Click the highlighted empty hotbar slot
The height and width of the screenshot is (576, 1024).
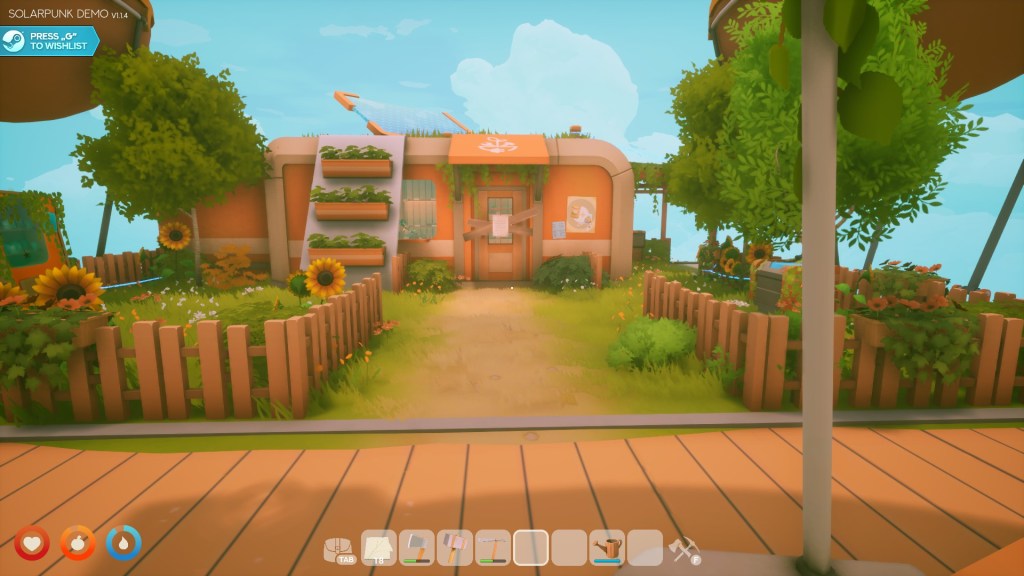click(x=531, y=547)
